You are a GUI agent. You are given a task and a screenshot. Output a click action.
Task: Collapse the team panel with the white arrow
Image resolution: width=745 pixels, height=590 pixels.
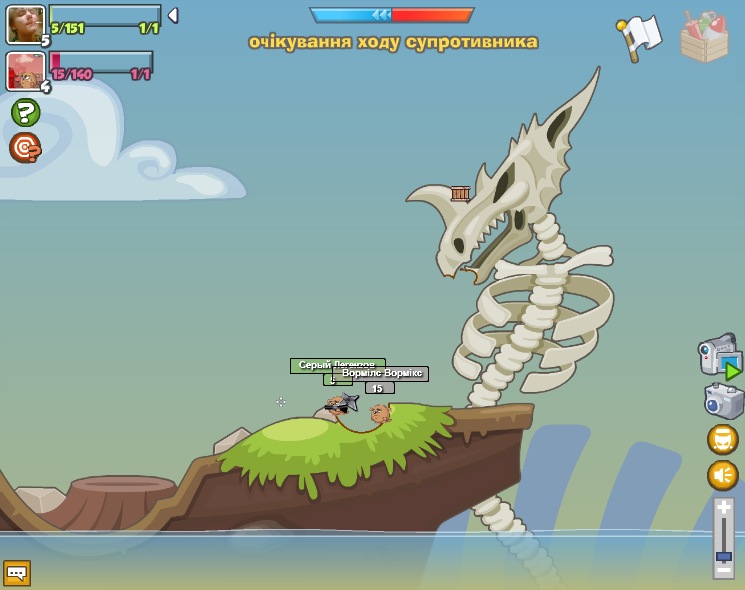(172, 16)
